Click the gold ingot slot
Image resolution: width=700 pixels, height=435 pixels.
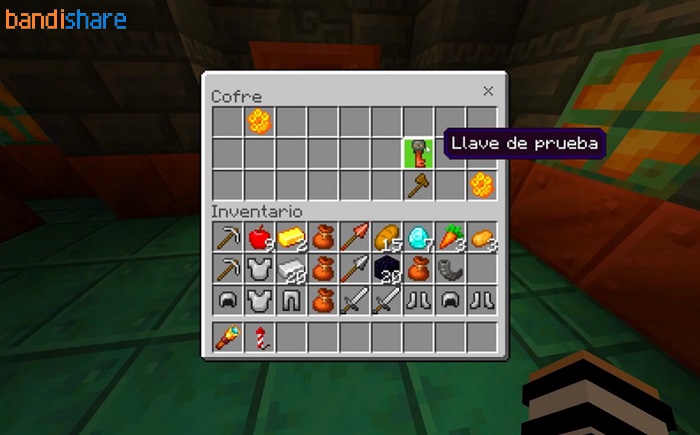point(291,237)
